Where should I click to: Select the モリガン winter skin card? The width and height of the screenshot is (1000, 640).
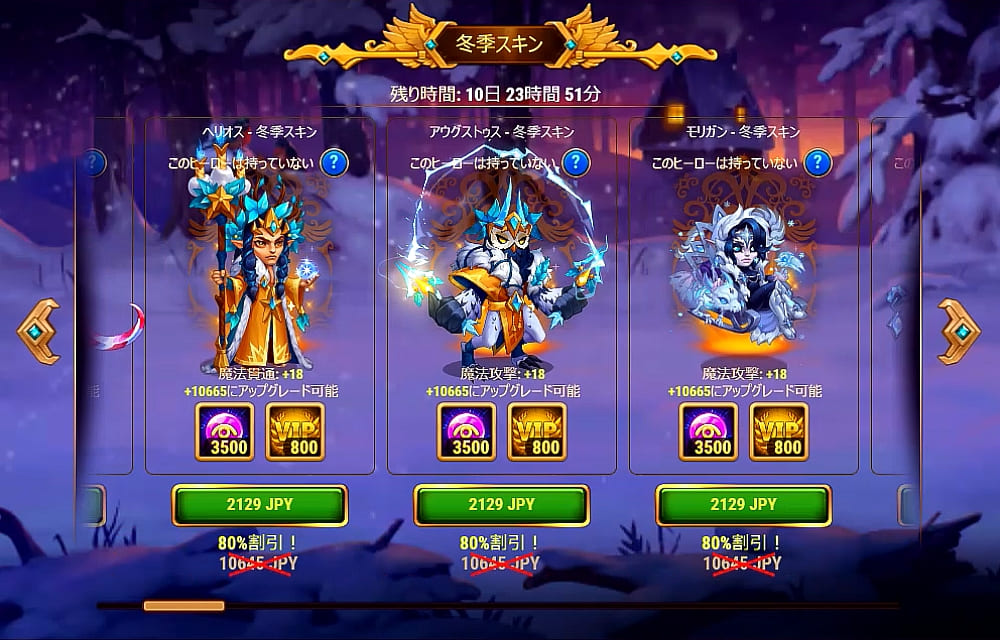[744, 270]
